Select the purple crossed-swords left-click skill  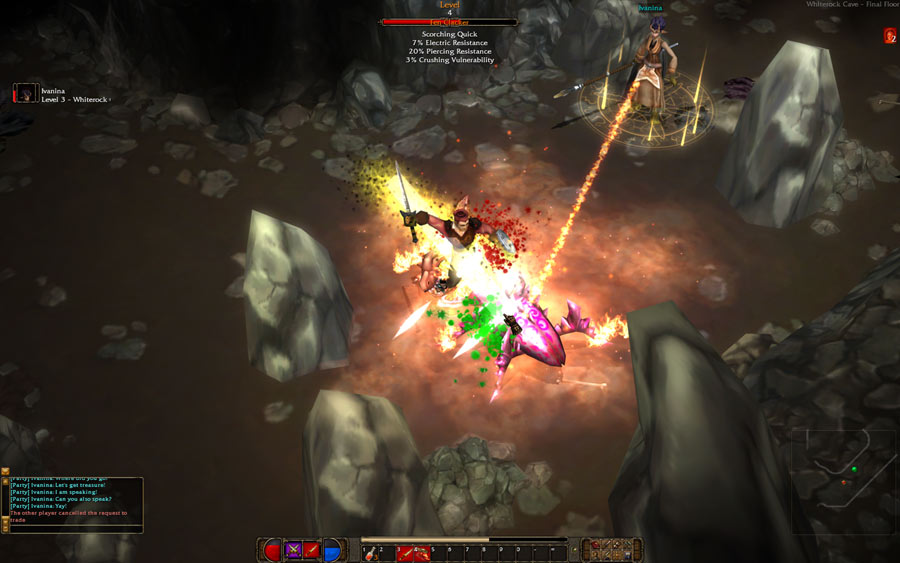294,550
